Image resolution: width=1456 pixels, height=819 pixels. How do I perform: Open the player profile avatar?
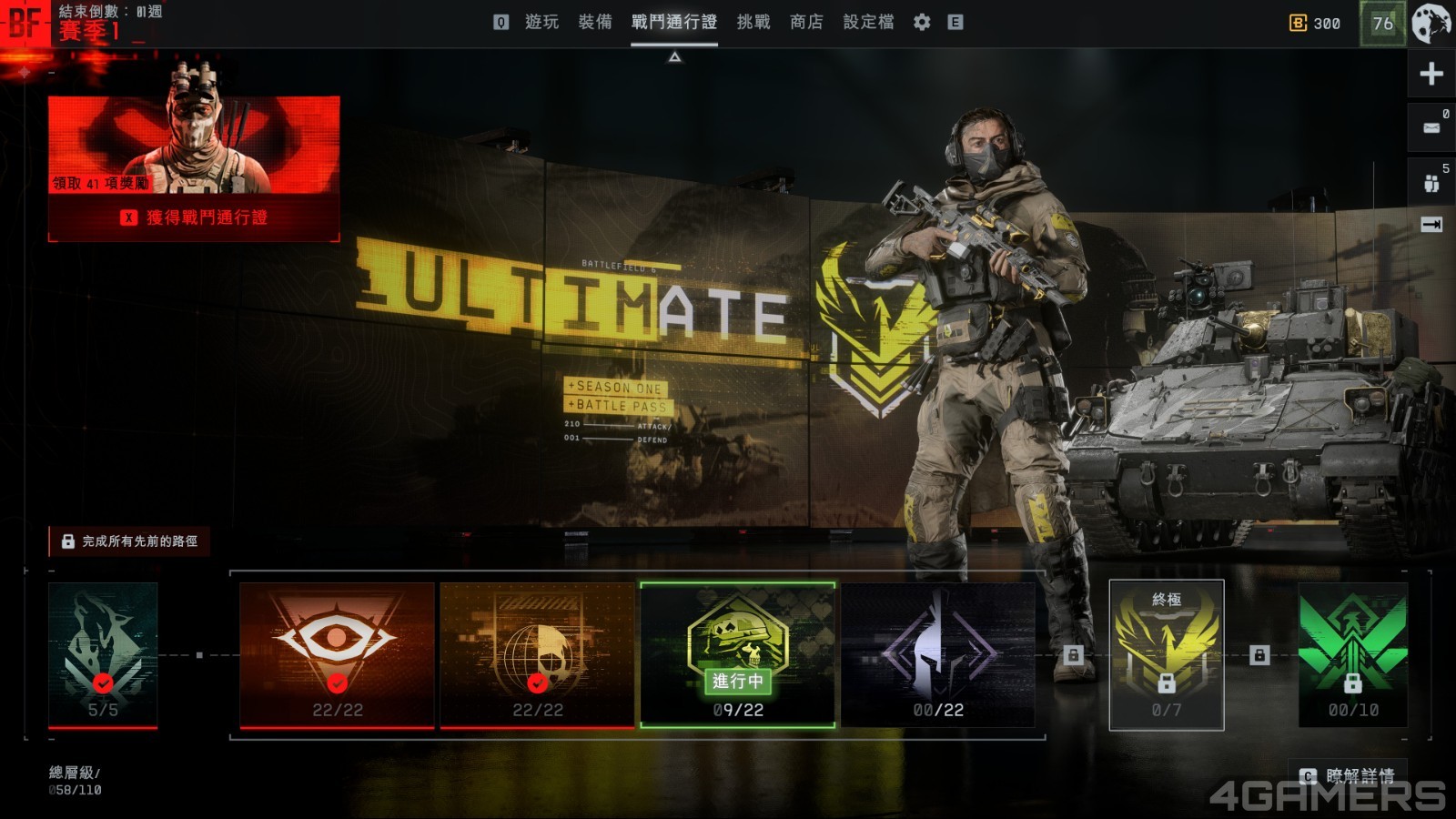tap(1431, 23)
